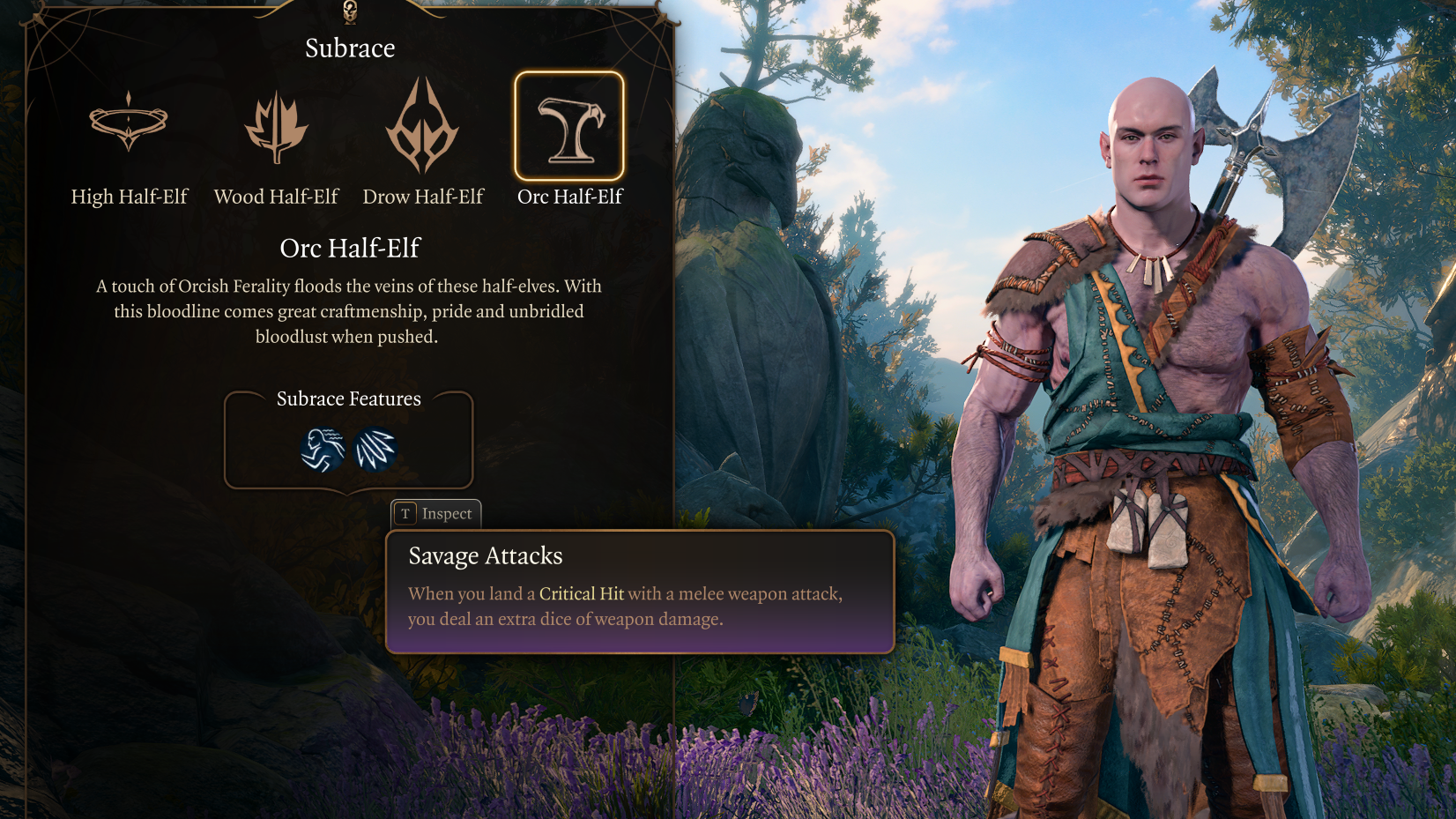
Task: Select the High Half-Elf subrace
Action: (x=129, y=123)
